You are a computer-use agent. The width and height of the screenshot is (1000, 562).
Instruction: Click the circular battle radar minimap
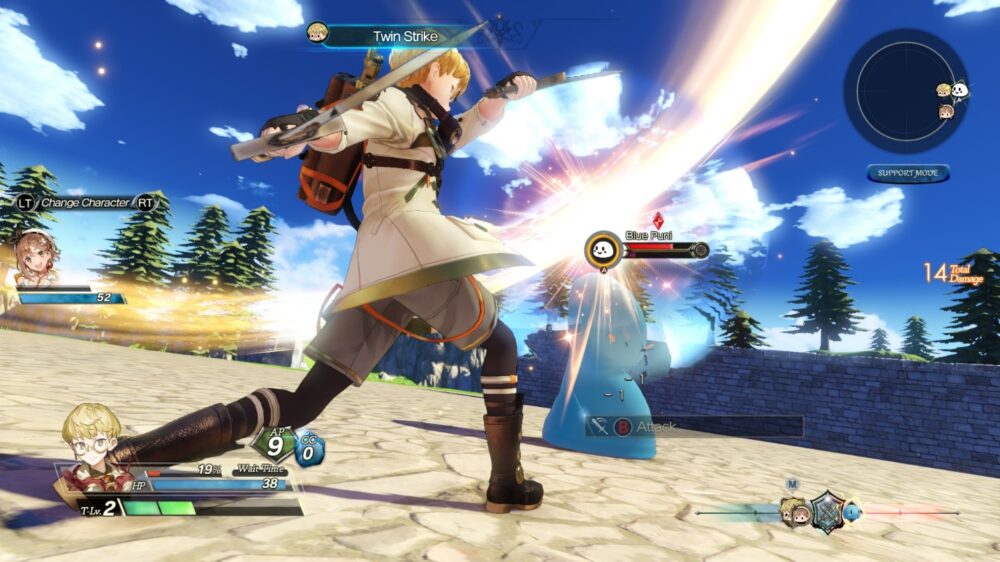(905, 89)
